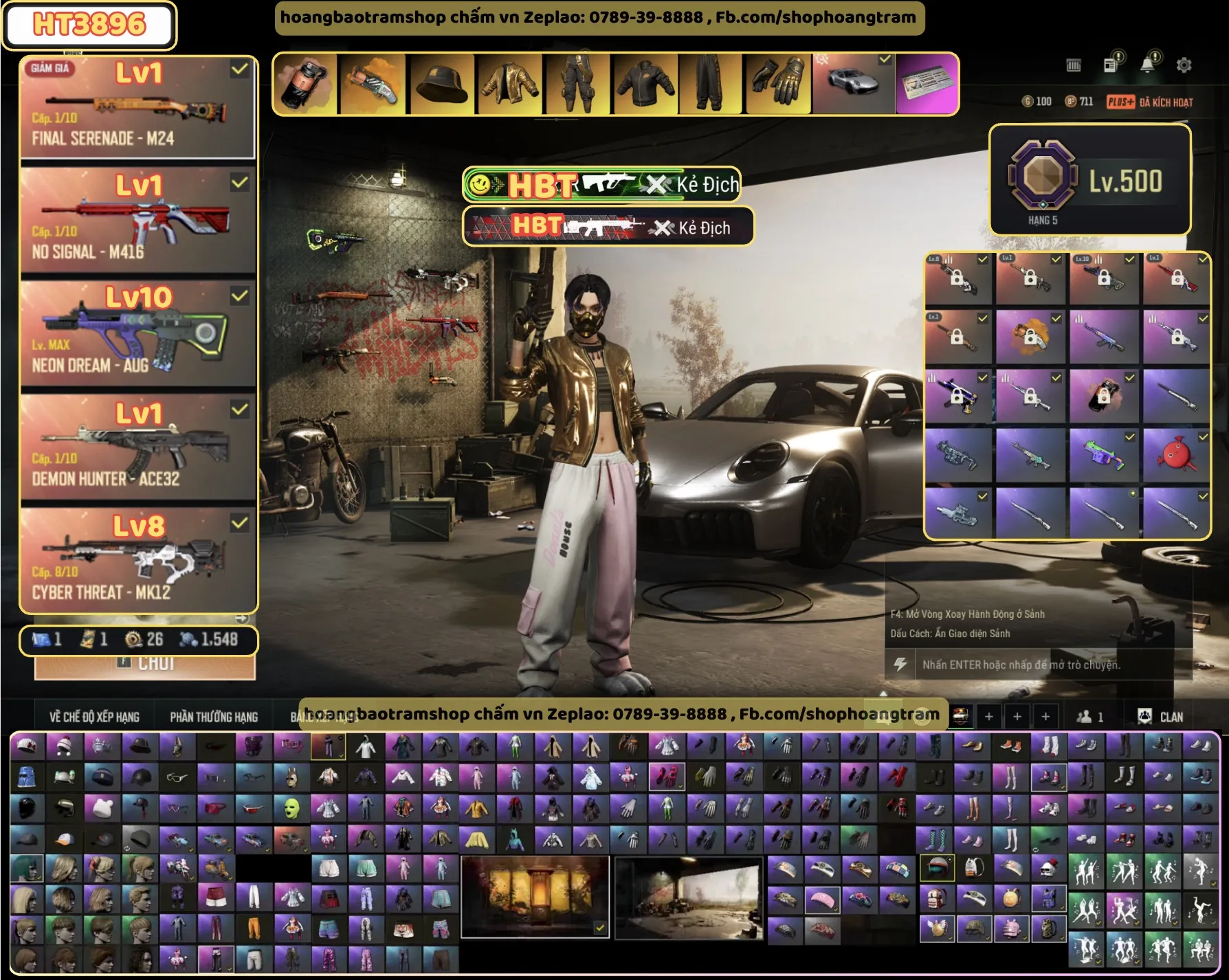Open the CLAN button
The width and height of the screenshot is (1229, 980).
click(1161, 717)
